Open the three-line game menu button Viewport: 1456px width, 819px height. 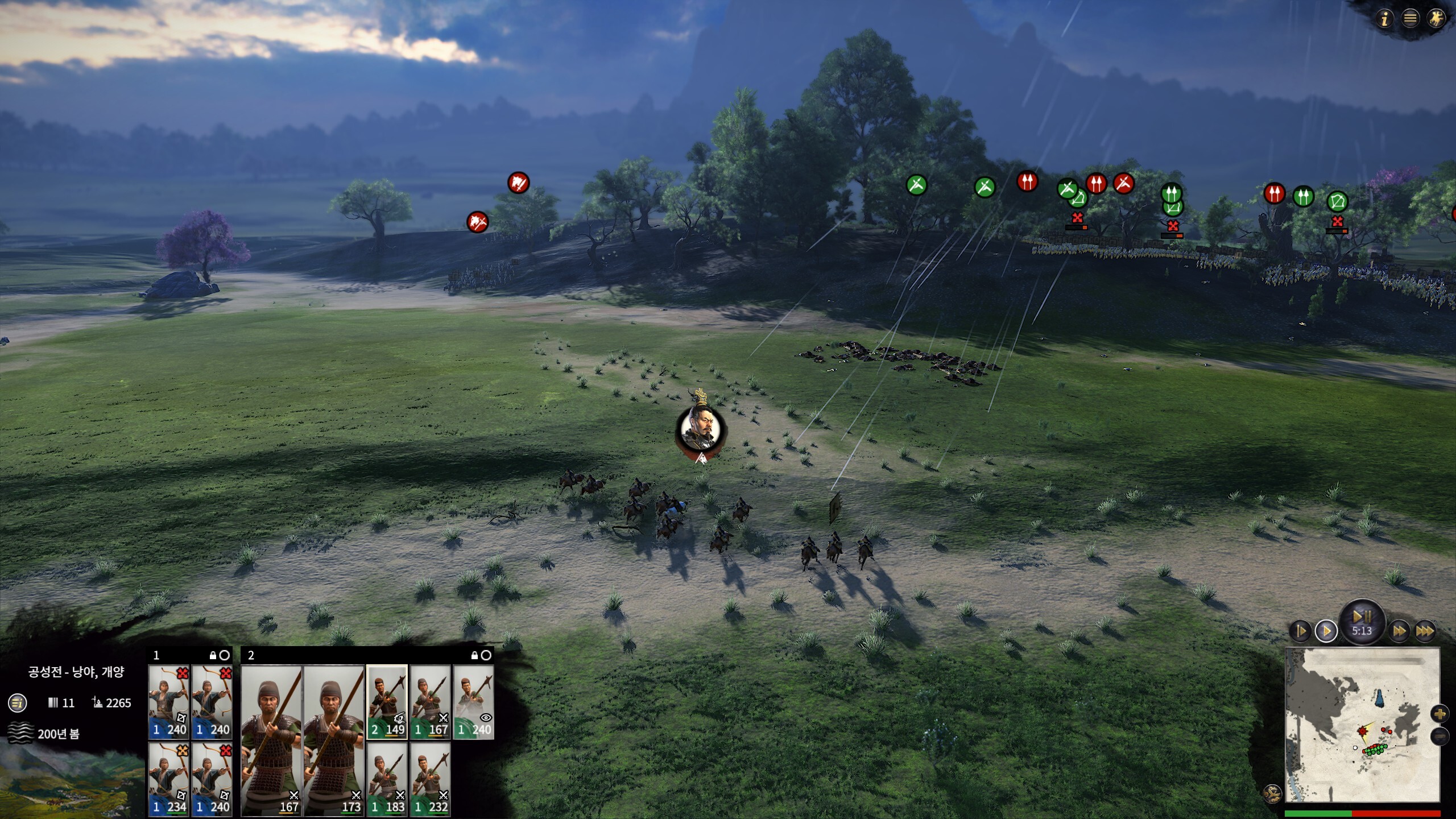(1410, 19)
